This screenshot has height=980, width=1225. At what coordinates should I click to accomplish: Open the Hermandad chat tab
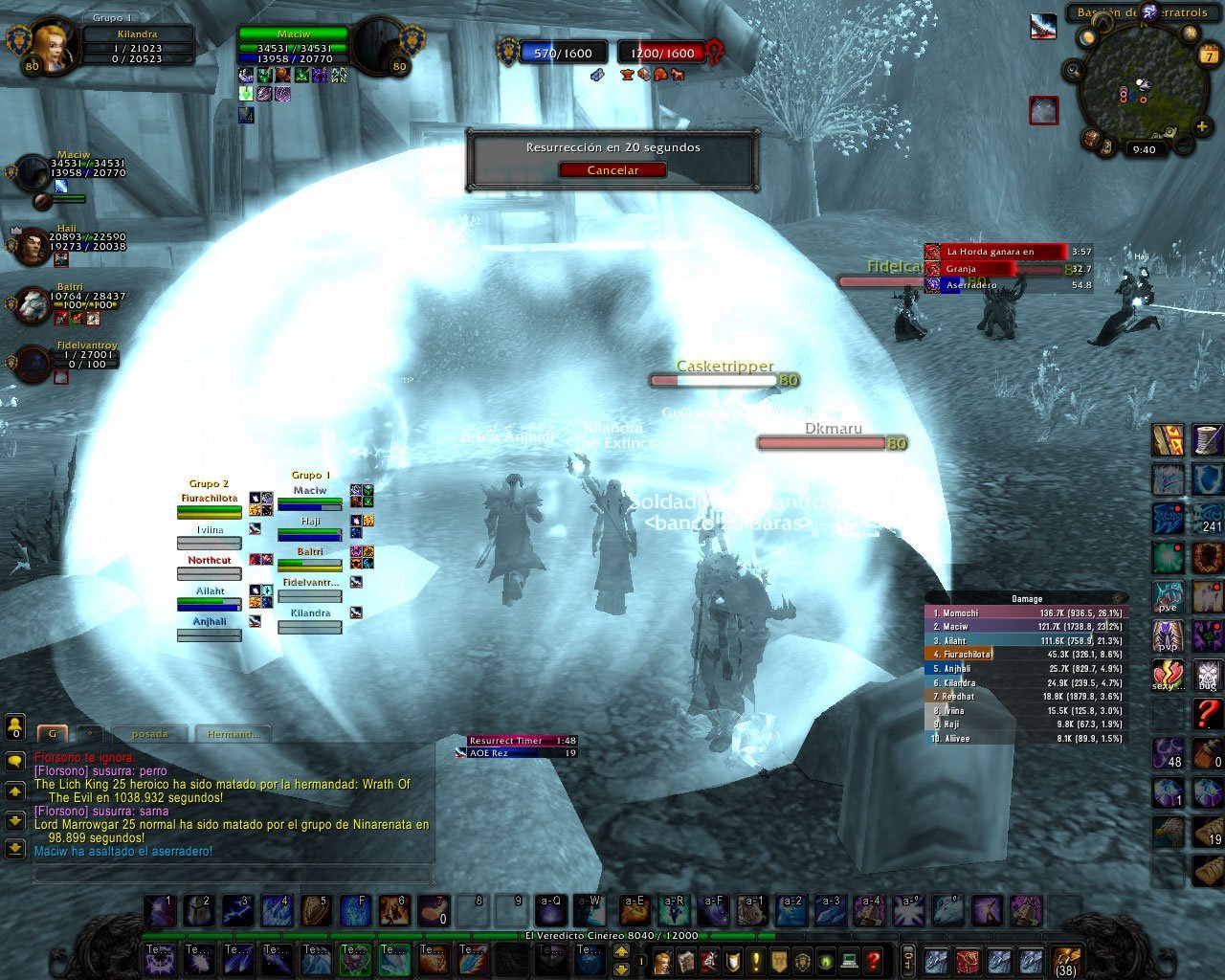tap(233, 734)
